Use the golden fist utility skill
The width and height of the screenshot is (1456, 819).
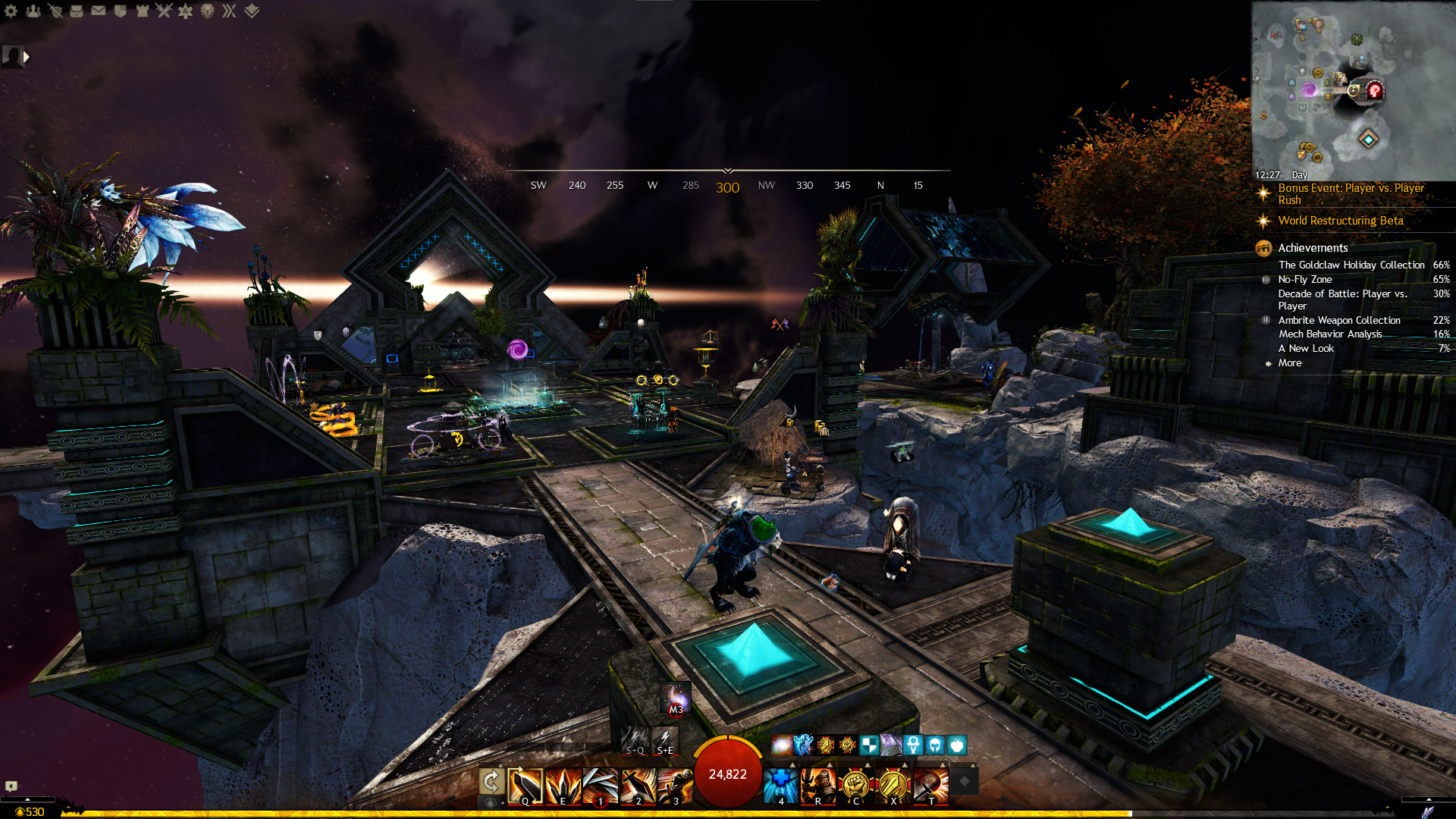point(855,785)
